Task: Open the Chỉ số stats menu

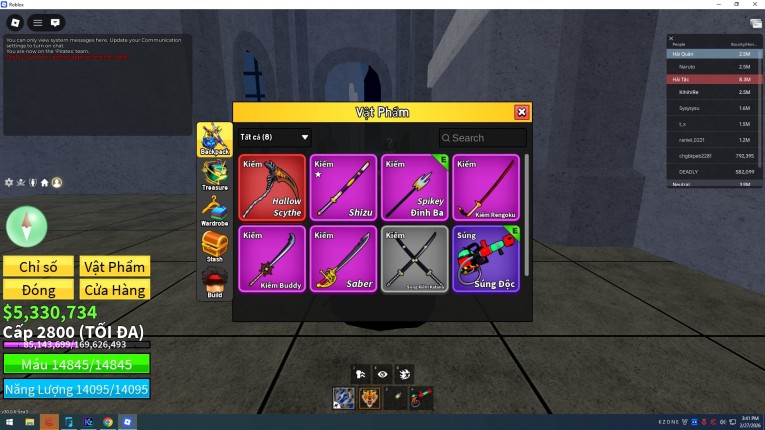Action: 38,266
